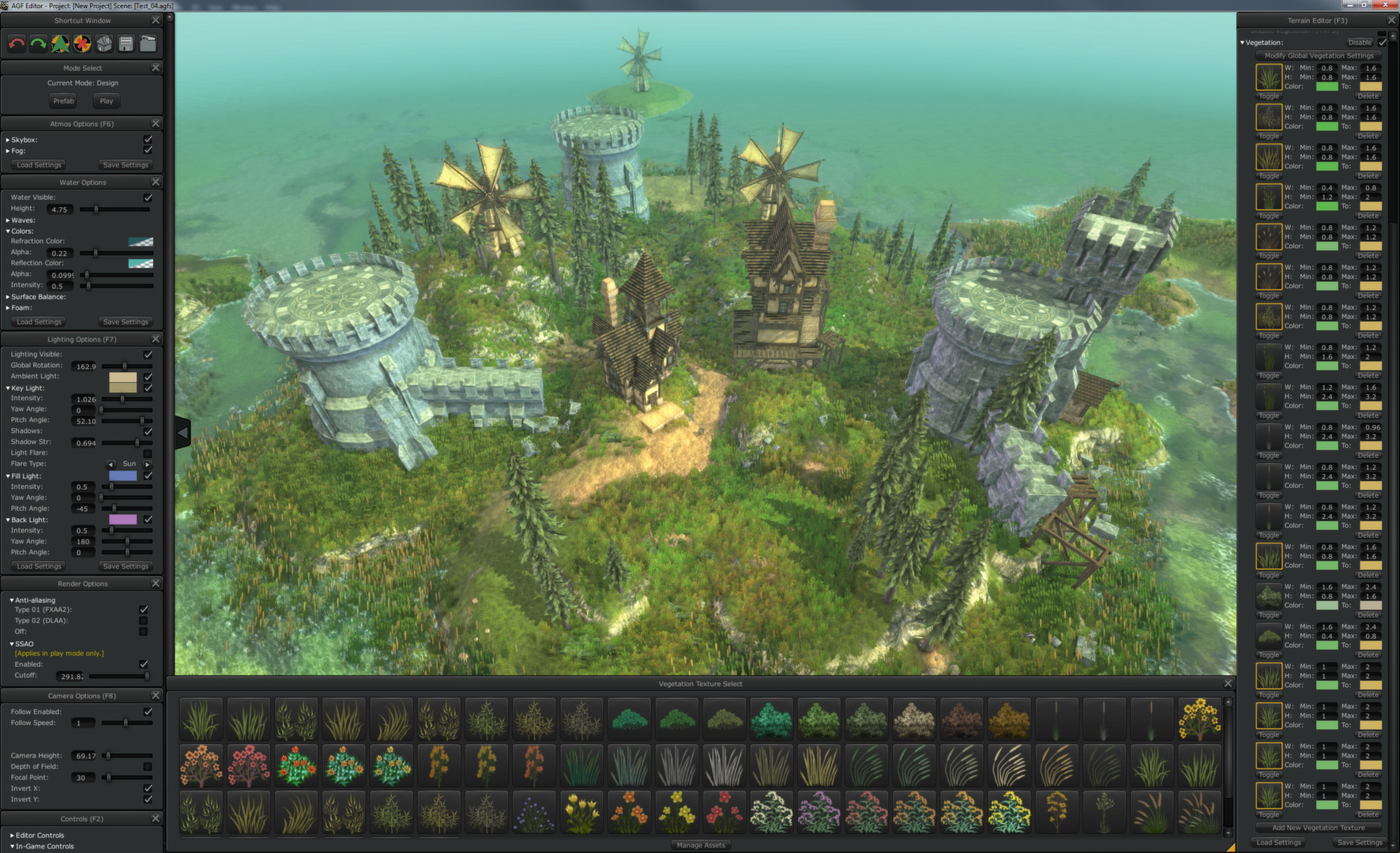Screen dimensions: 1400x853
Task: Click the house icon in the Shortcut Window
Action: 103,43
